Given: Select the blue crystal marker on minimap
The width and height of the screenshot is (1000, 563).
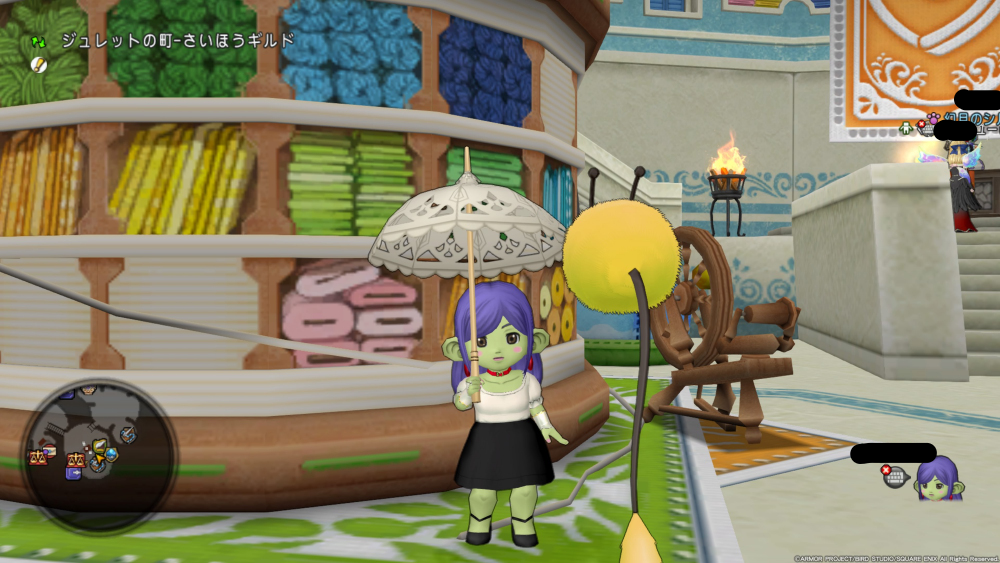Looking at the screenshot, I should pyautogui.click(x=111, y=454).
